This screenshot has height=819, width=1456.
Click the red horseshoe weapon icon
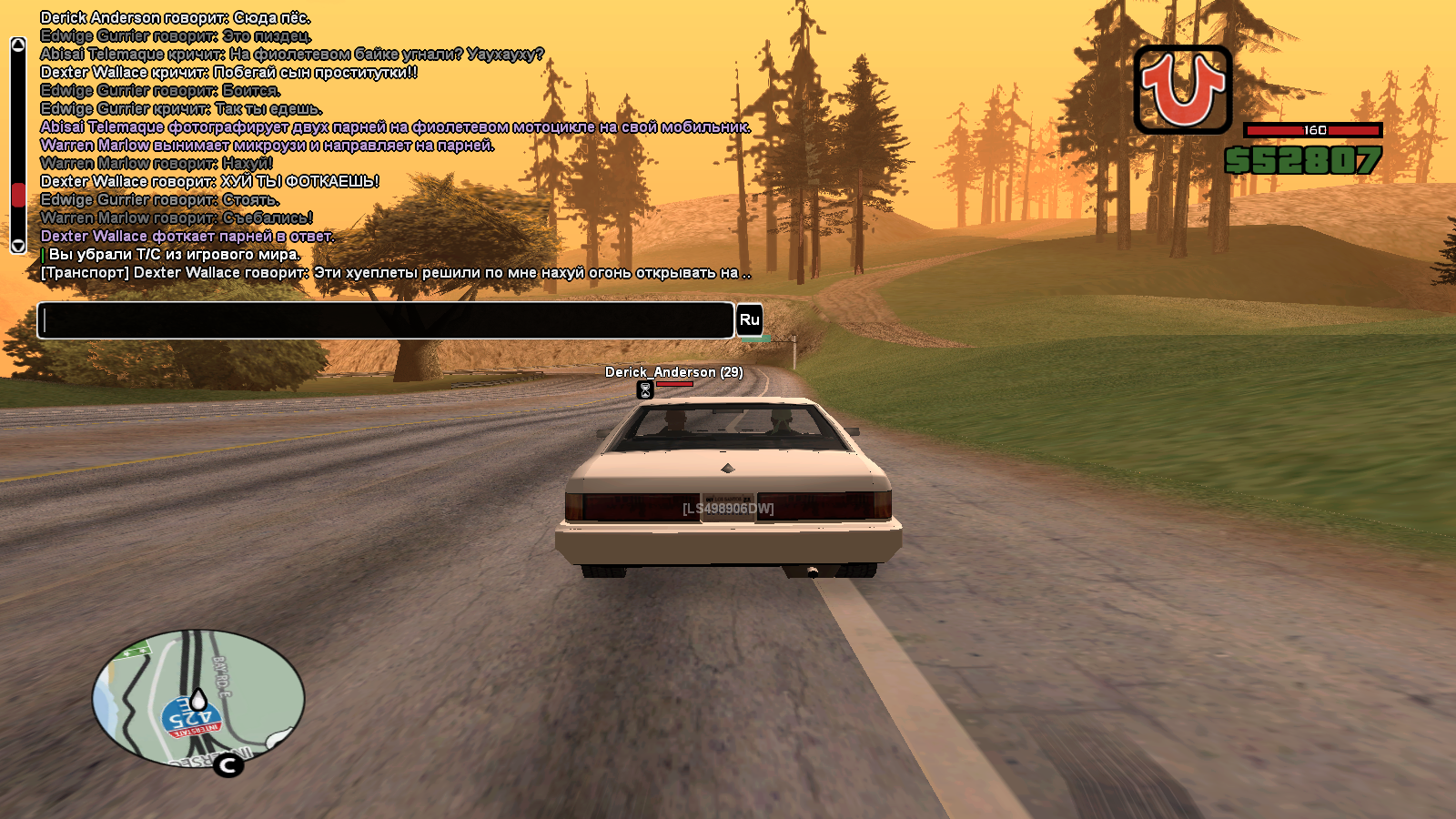point(1182,90)
